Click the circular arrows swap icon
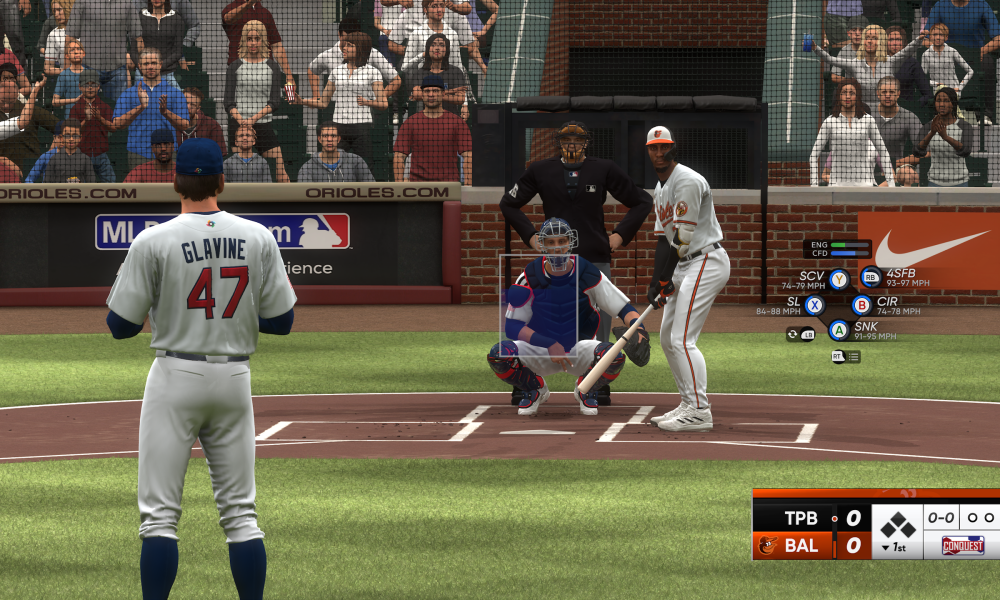The height and width of the screenshot is (600, 1000). tap(793, 334)
